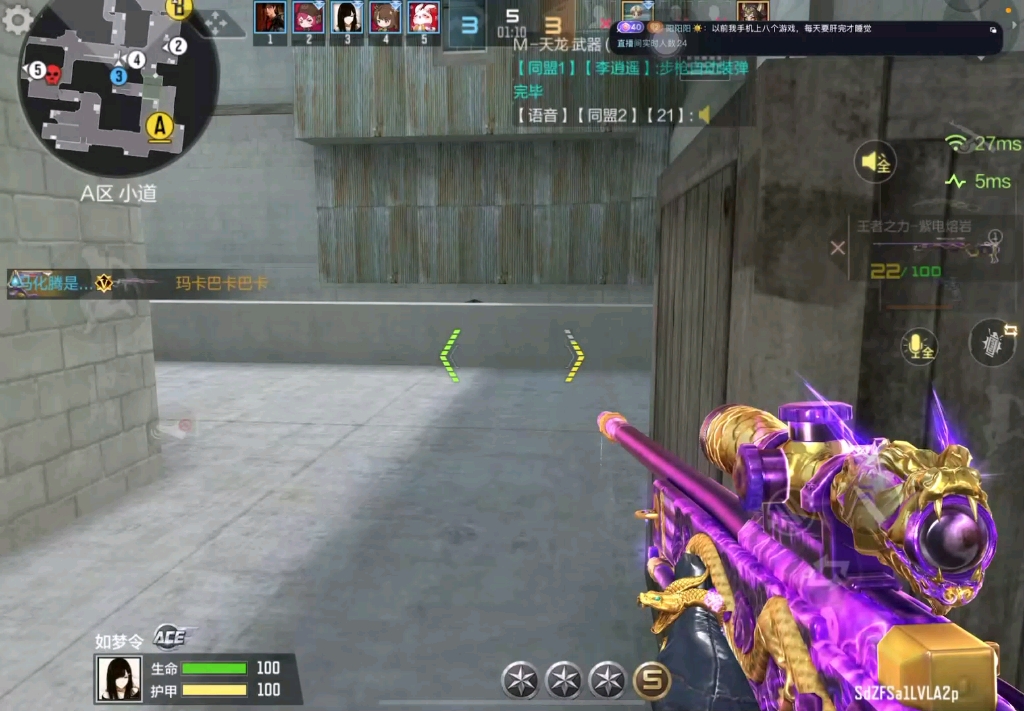Screen dimensions: 1024x711
Task: Select teammate 2 red-haired portrait
Action: click(308, 18)
